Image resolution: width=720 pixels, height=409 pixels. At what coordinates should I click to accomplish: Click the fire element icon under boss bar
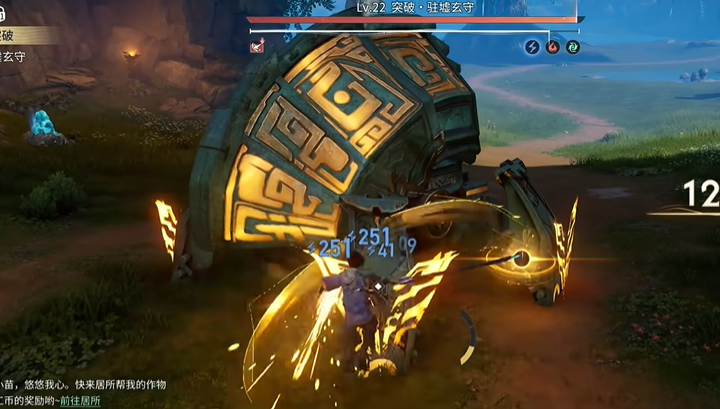click(x=552, y=46)
